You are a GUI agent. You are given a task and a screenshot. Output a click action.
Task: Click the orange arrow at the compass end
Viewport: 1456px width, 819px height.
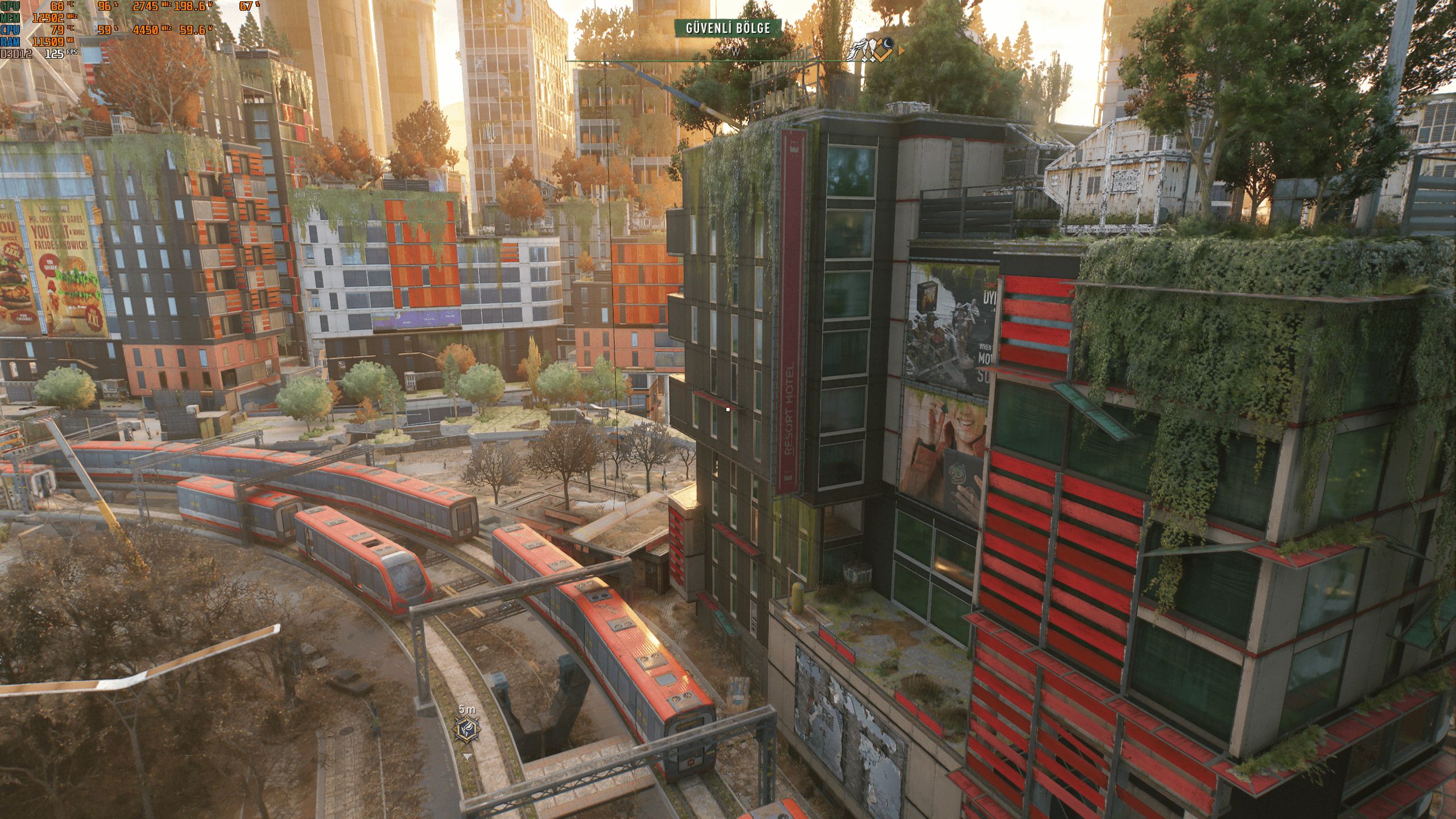pyautogui.click(x=901, y=52)
